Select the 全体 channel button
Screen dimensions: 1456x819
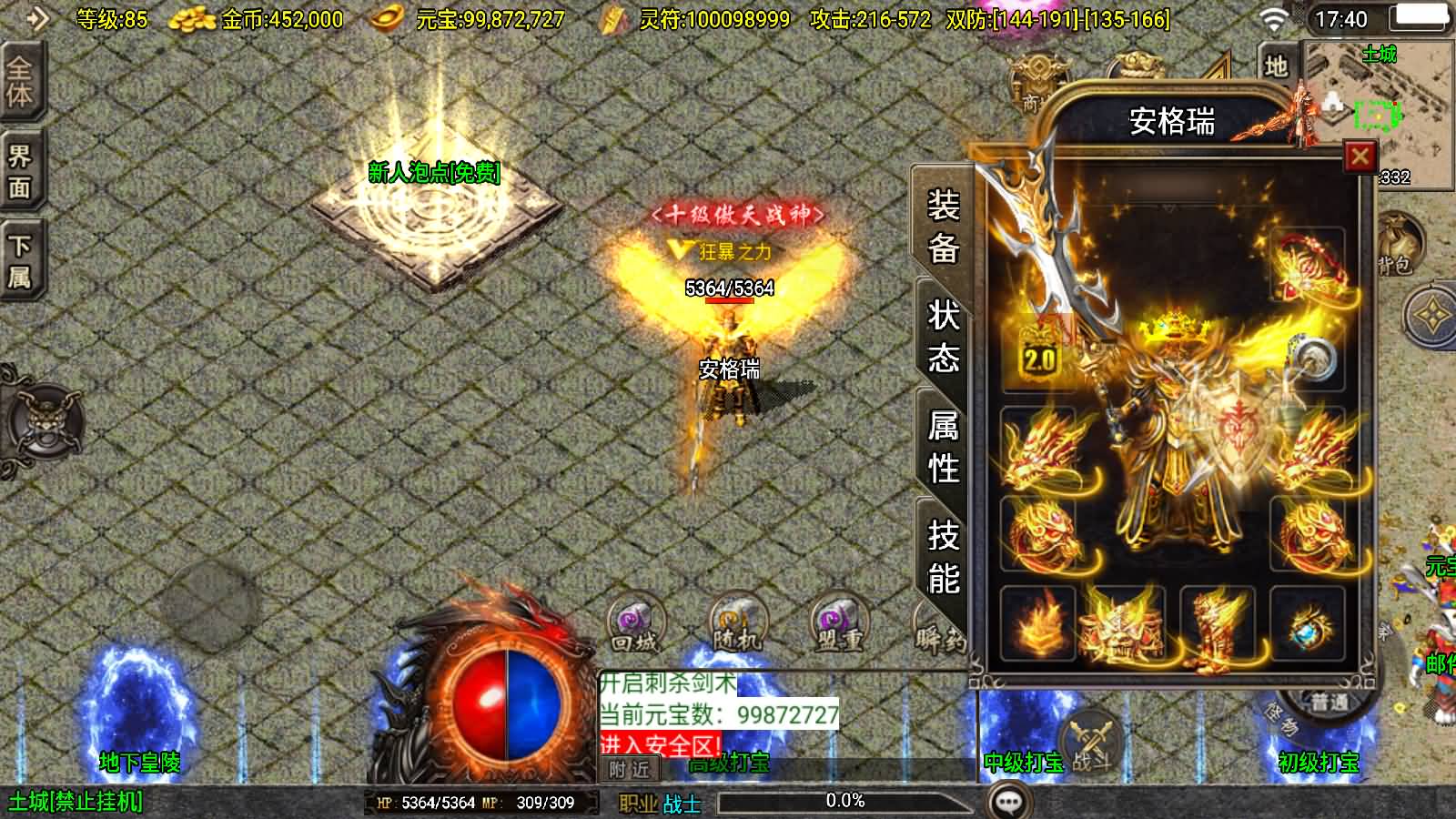click(x=20, y=82)
